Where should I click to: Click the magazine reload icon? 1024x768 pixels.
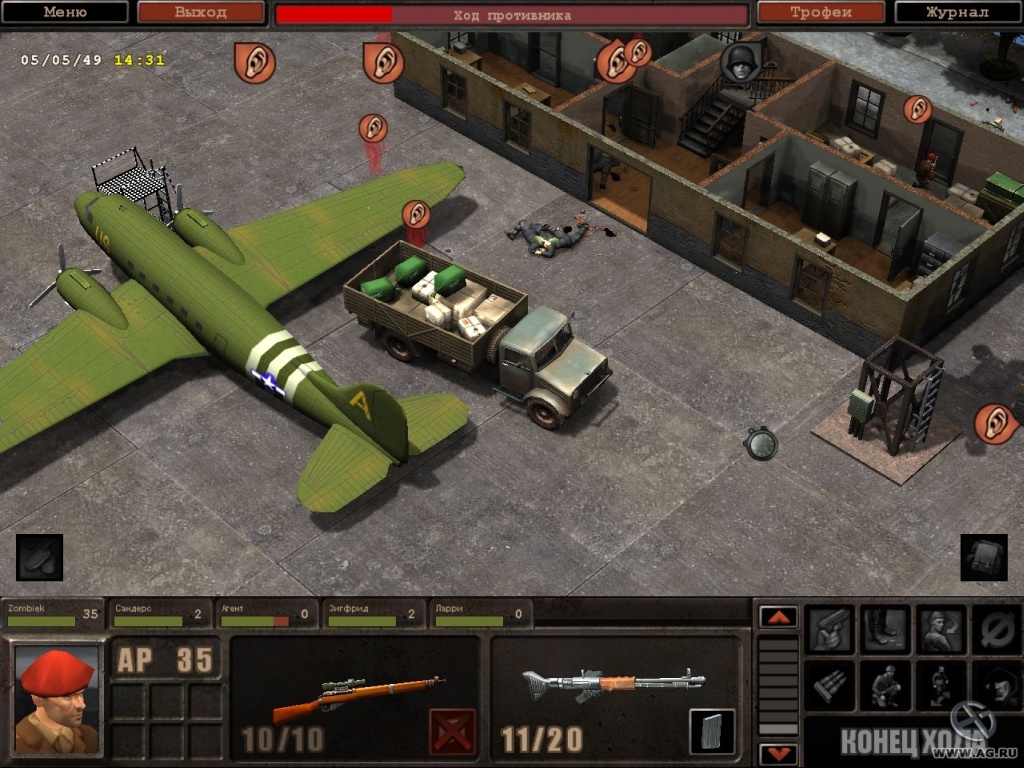[712, 731]
